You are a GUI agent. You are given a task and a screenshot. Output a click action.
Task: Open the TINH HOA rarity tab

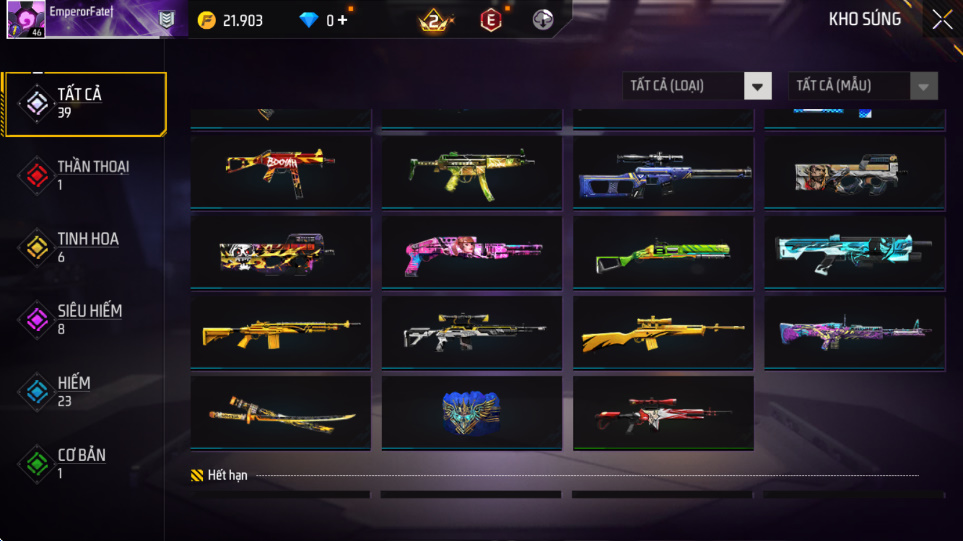click(x=84, y=247)
